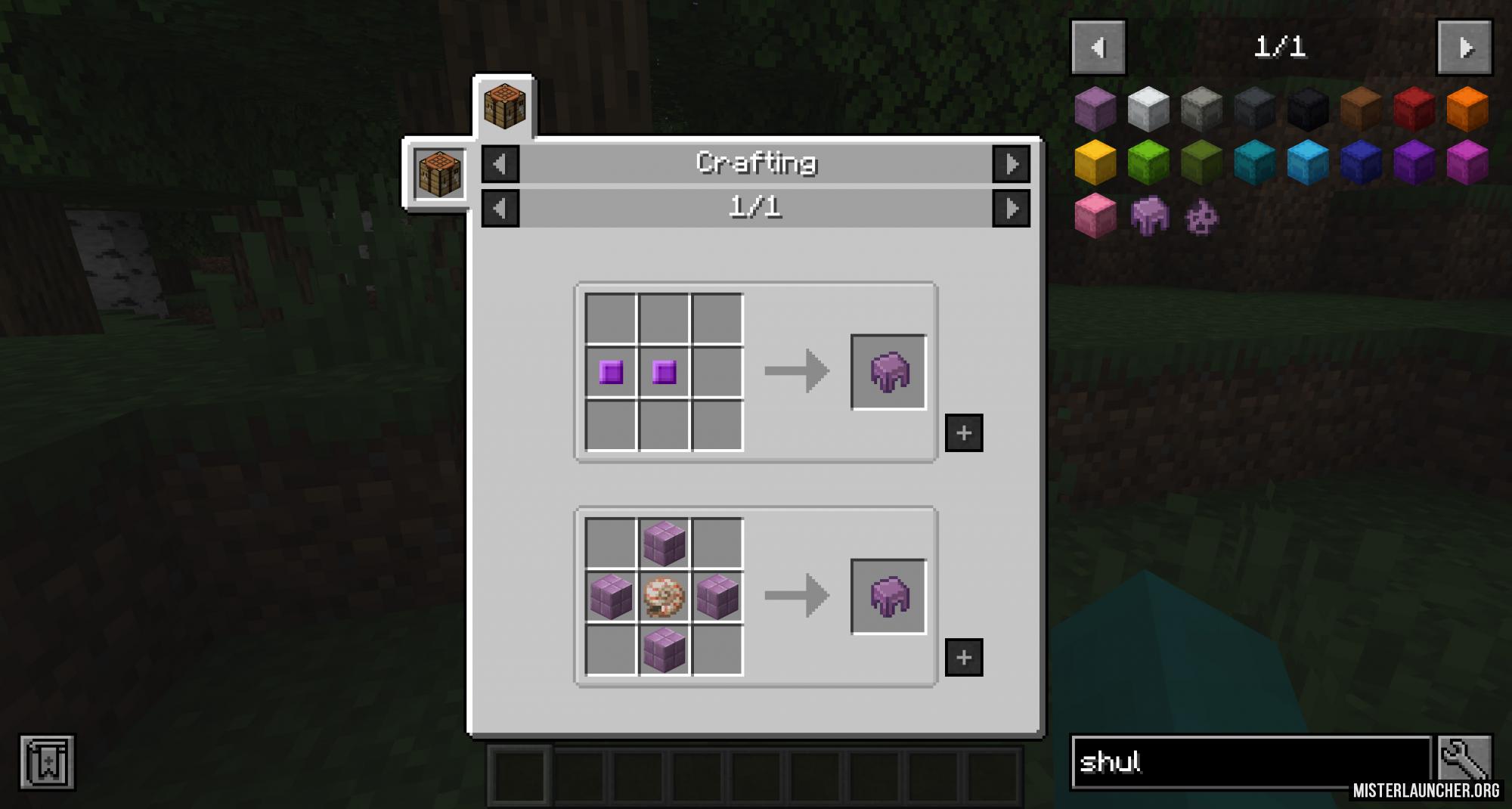
Task: Pick the white shulker box from the item list
Action: (1148, 108)
